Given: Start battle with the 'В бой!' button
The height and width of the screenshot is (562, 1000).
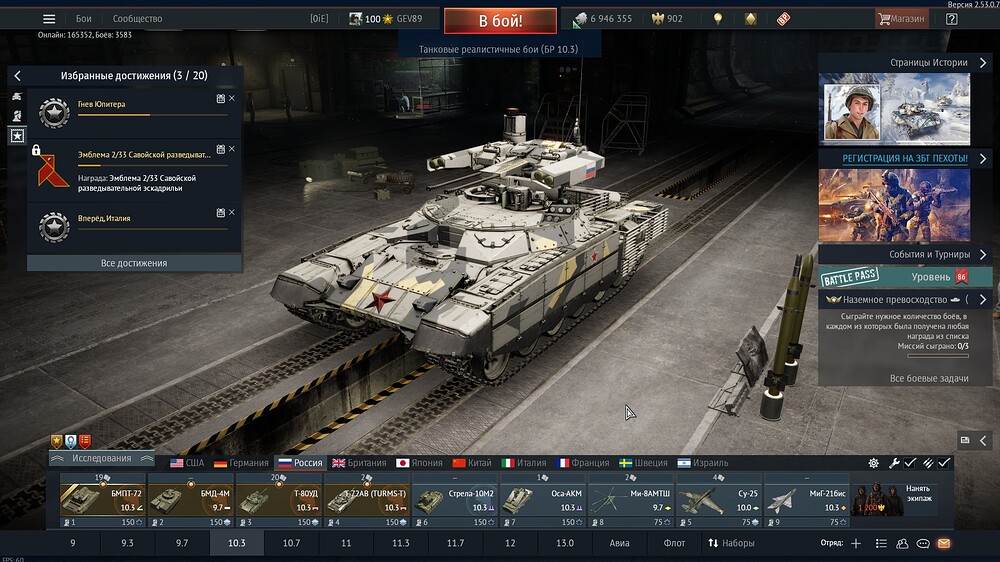Looking at the screenshot, I should (x=500, y=20).
